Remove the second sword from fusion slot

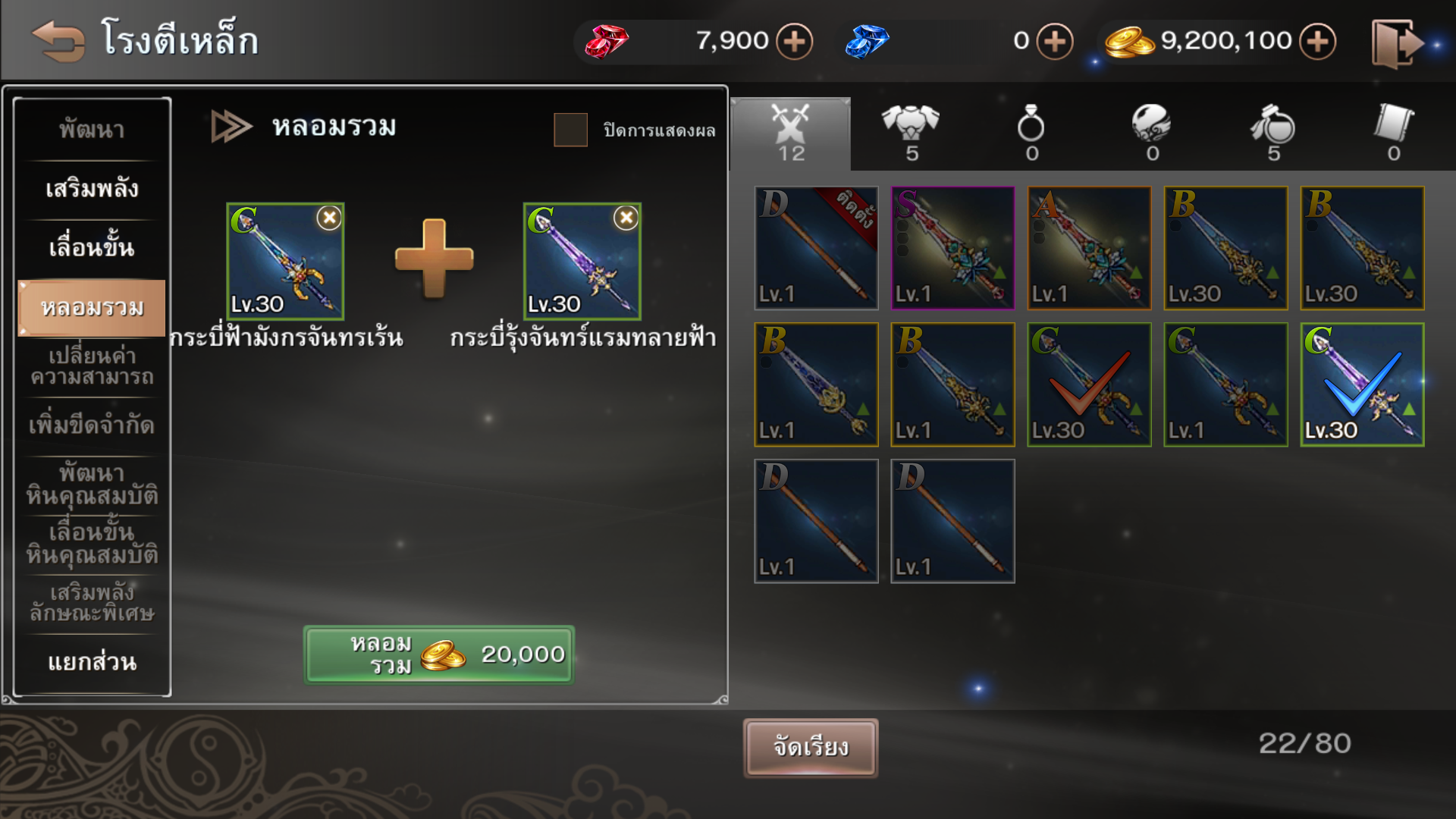click(x=626, y=218)
